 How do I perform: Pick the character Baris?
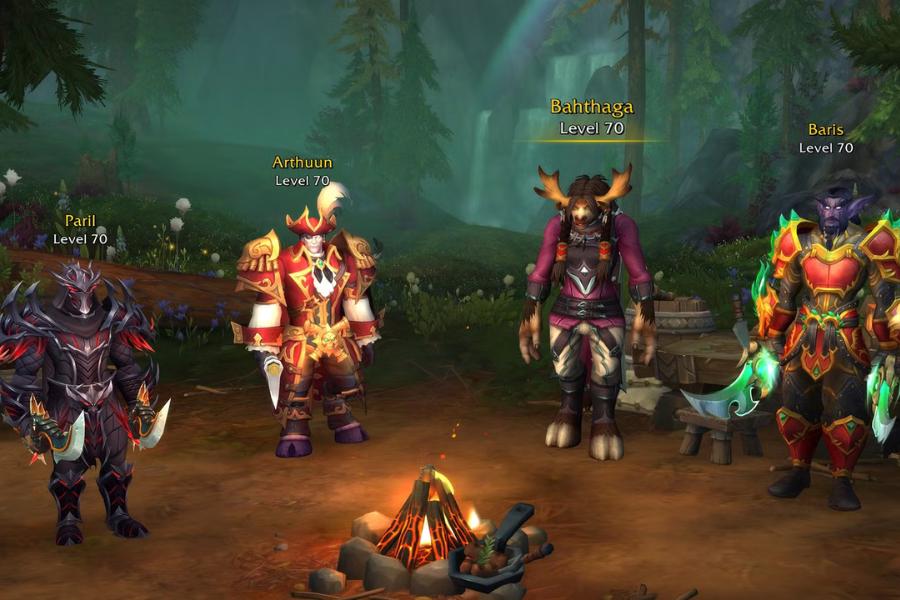tap(825, 340)
